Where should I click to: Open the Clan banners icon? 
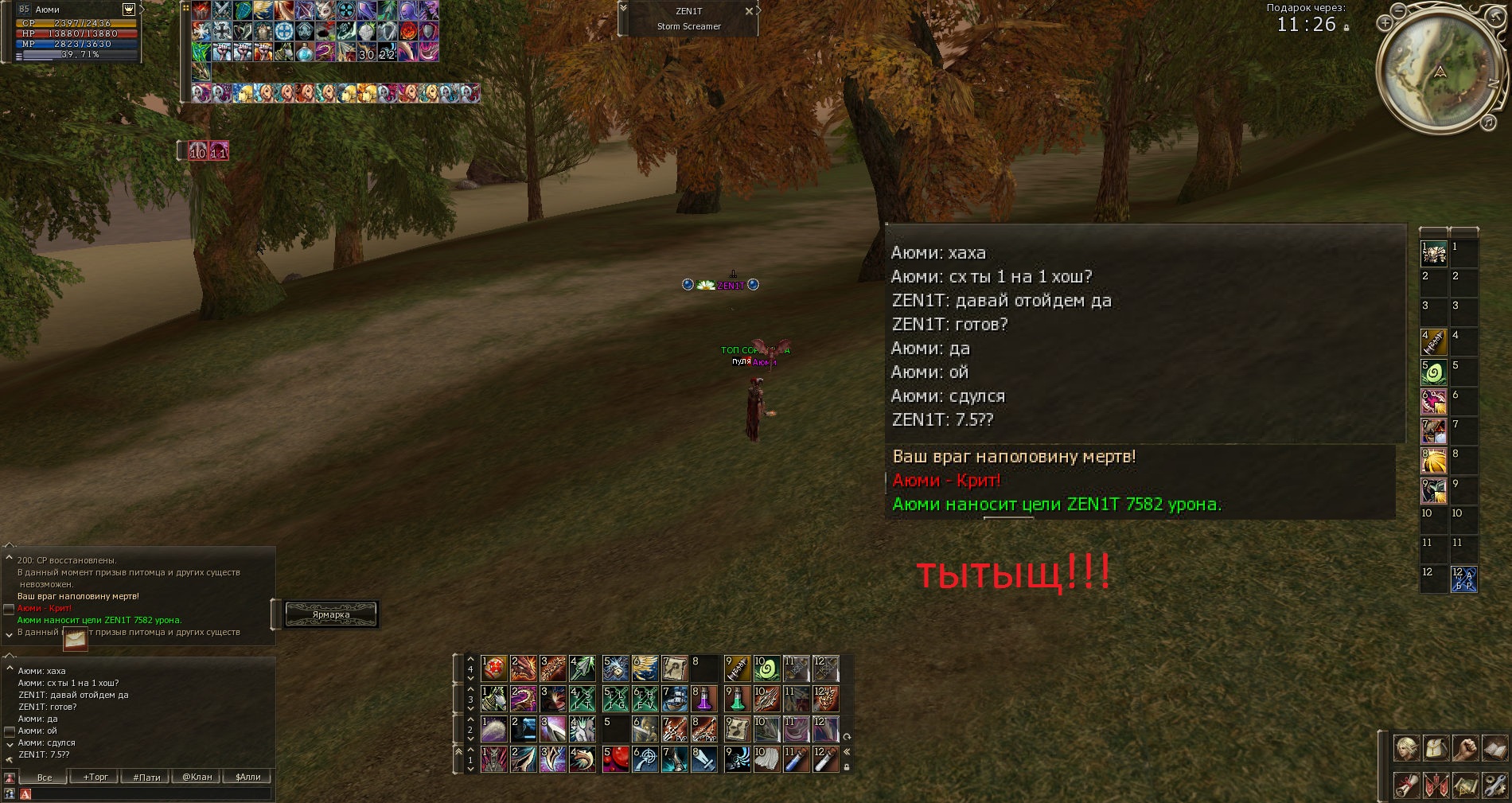point(1436,785)
